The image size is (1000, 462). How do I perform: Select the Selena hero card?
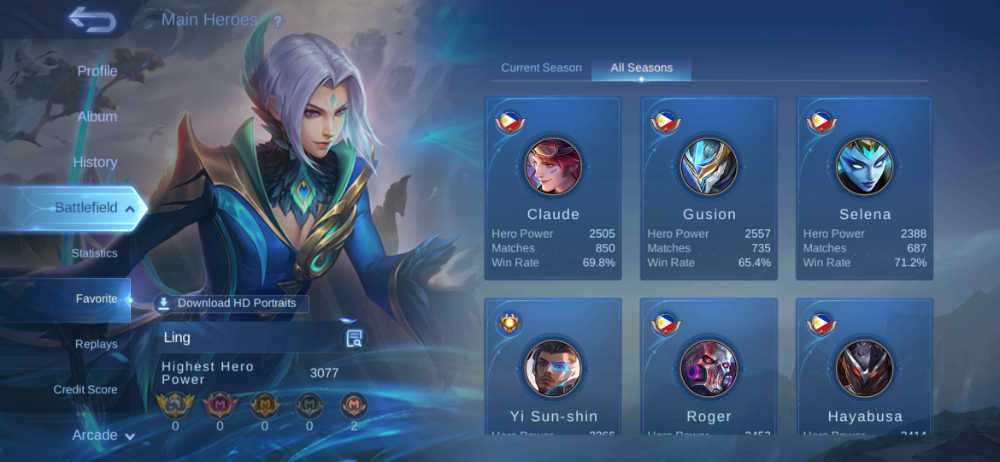[865, 189]
